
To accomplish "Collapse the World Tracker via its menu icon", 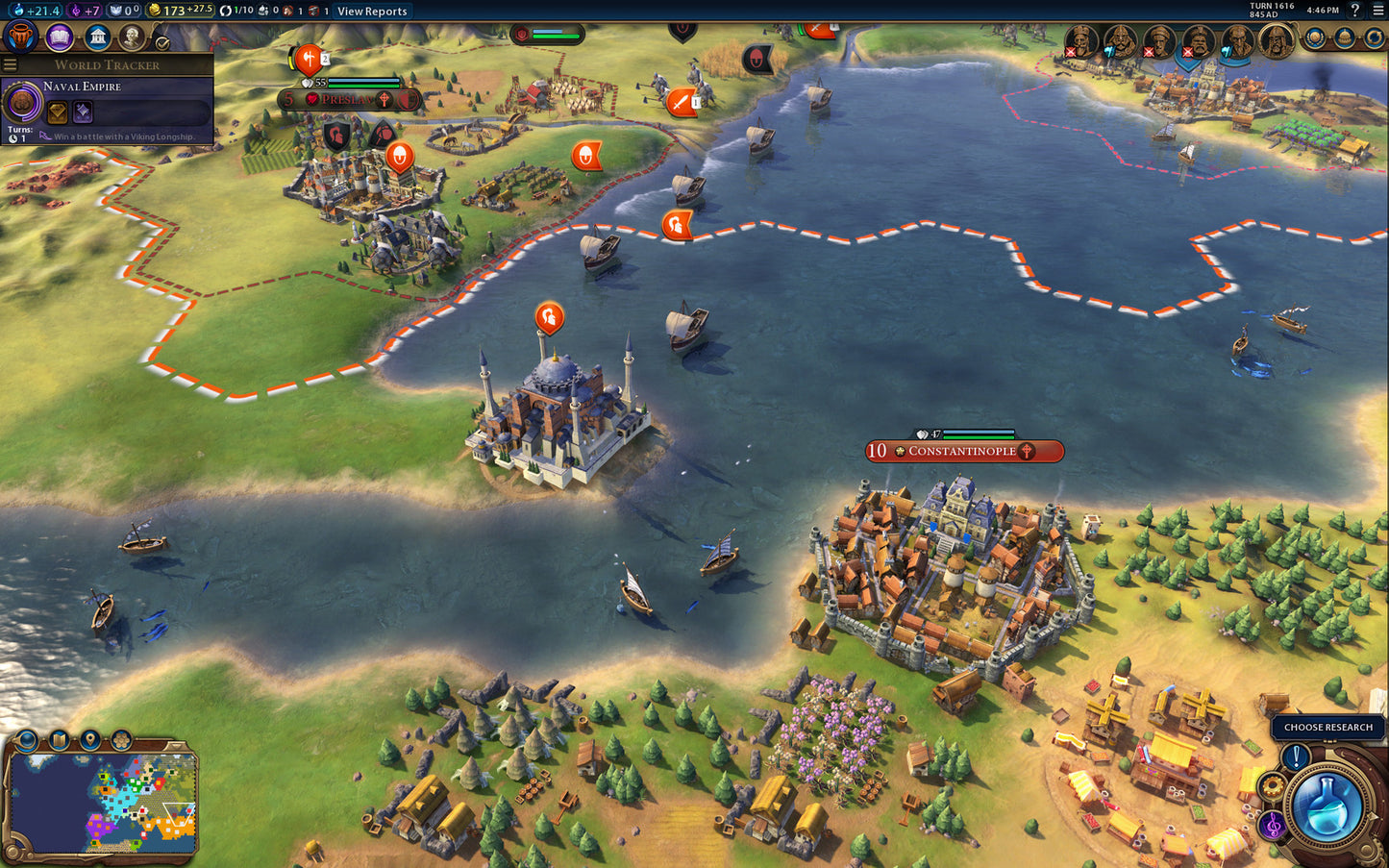I will point(10,65).
